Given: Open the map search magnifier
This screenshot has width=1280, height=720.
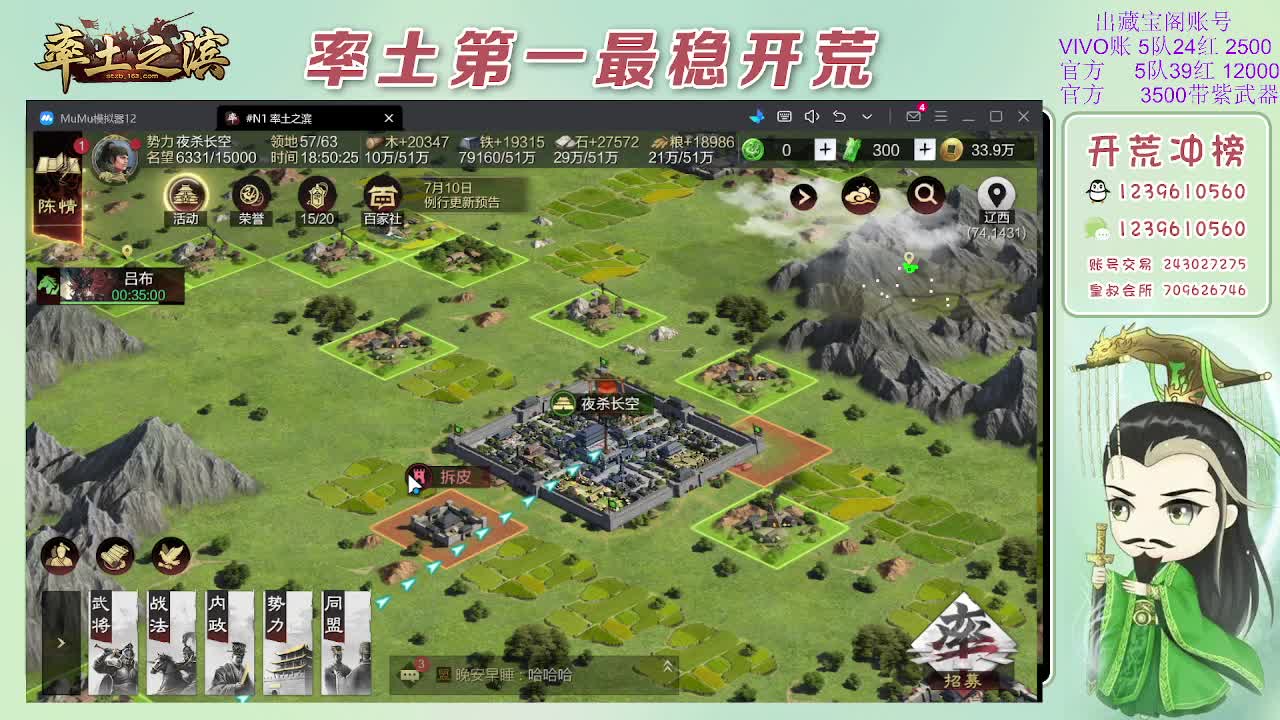Looking at the screenshot, I should point(925,196).
